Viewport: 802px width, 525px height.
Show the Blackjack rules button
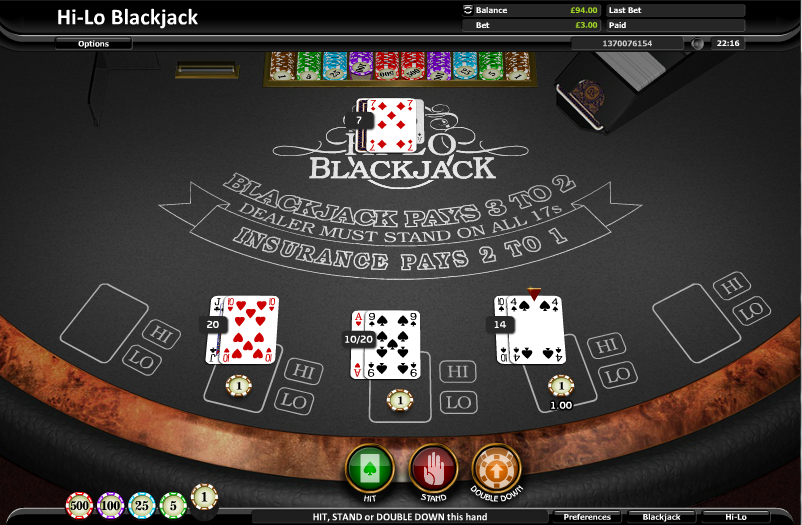point(661,517)
